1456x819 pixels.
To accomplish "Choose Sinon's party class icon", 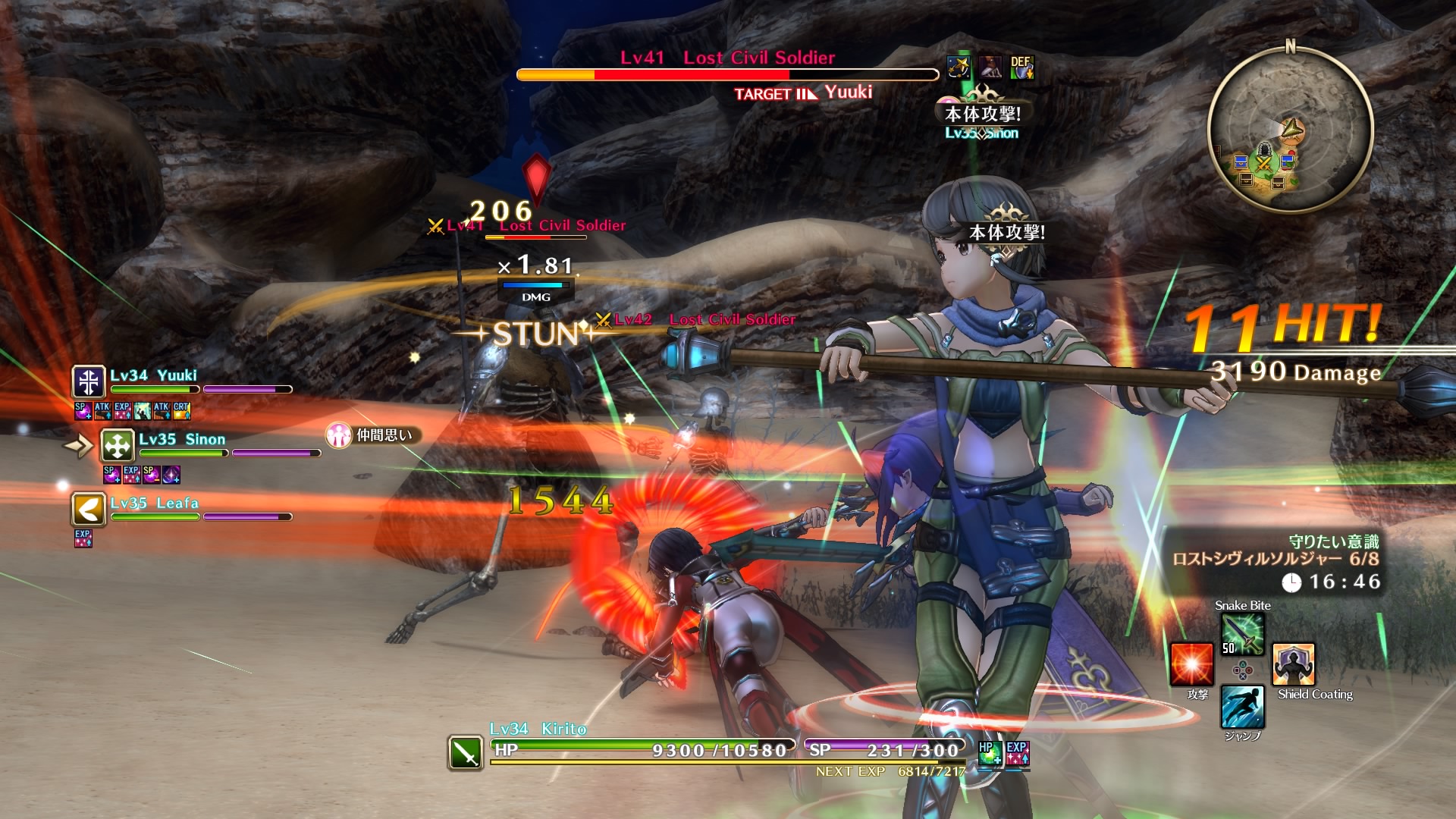I will pyautogui.click(x=118, y=446).
